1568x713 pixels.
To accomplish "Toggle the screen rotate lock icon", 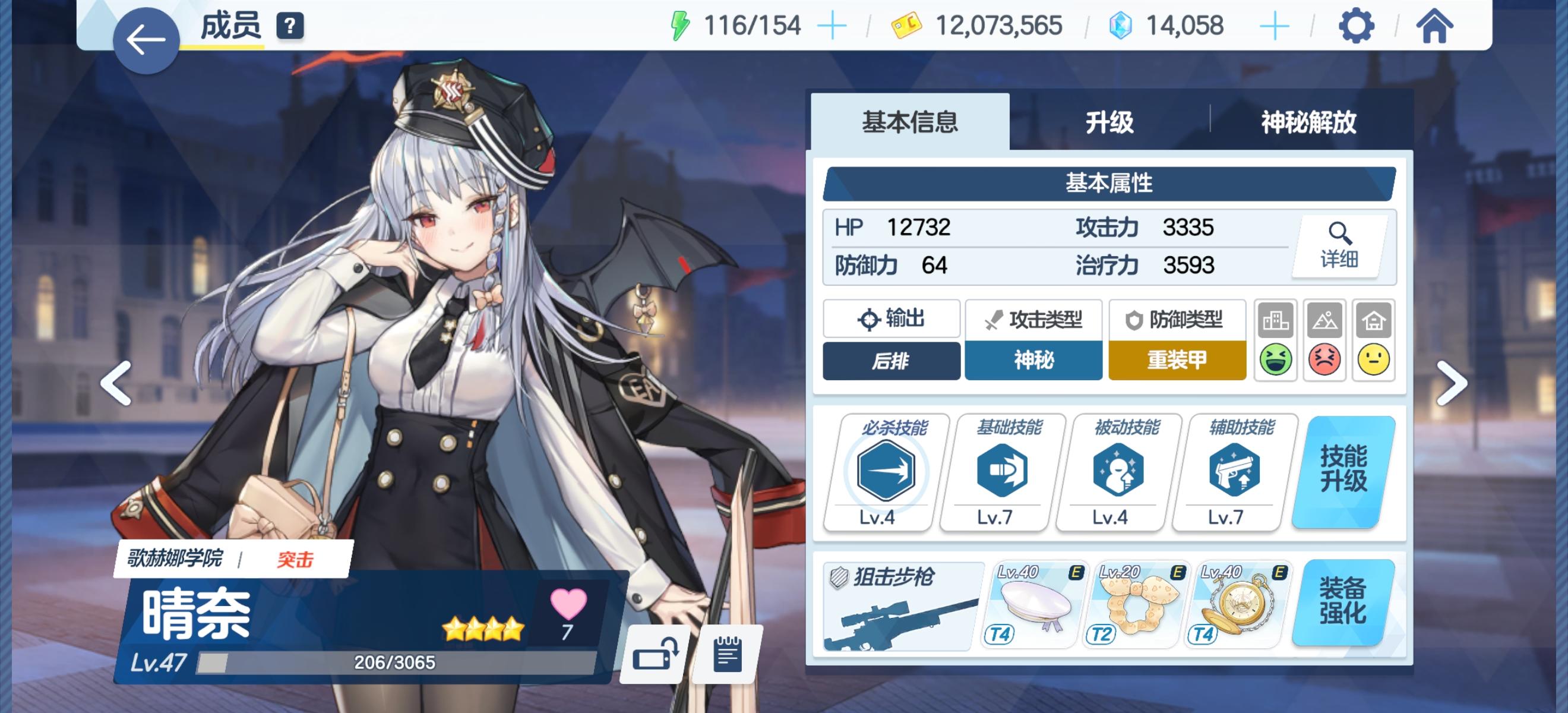I will [x=654, y=655].
